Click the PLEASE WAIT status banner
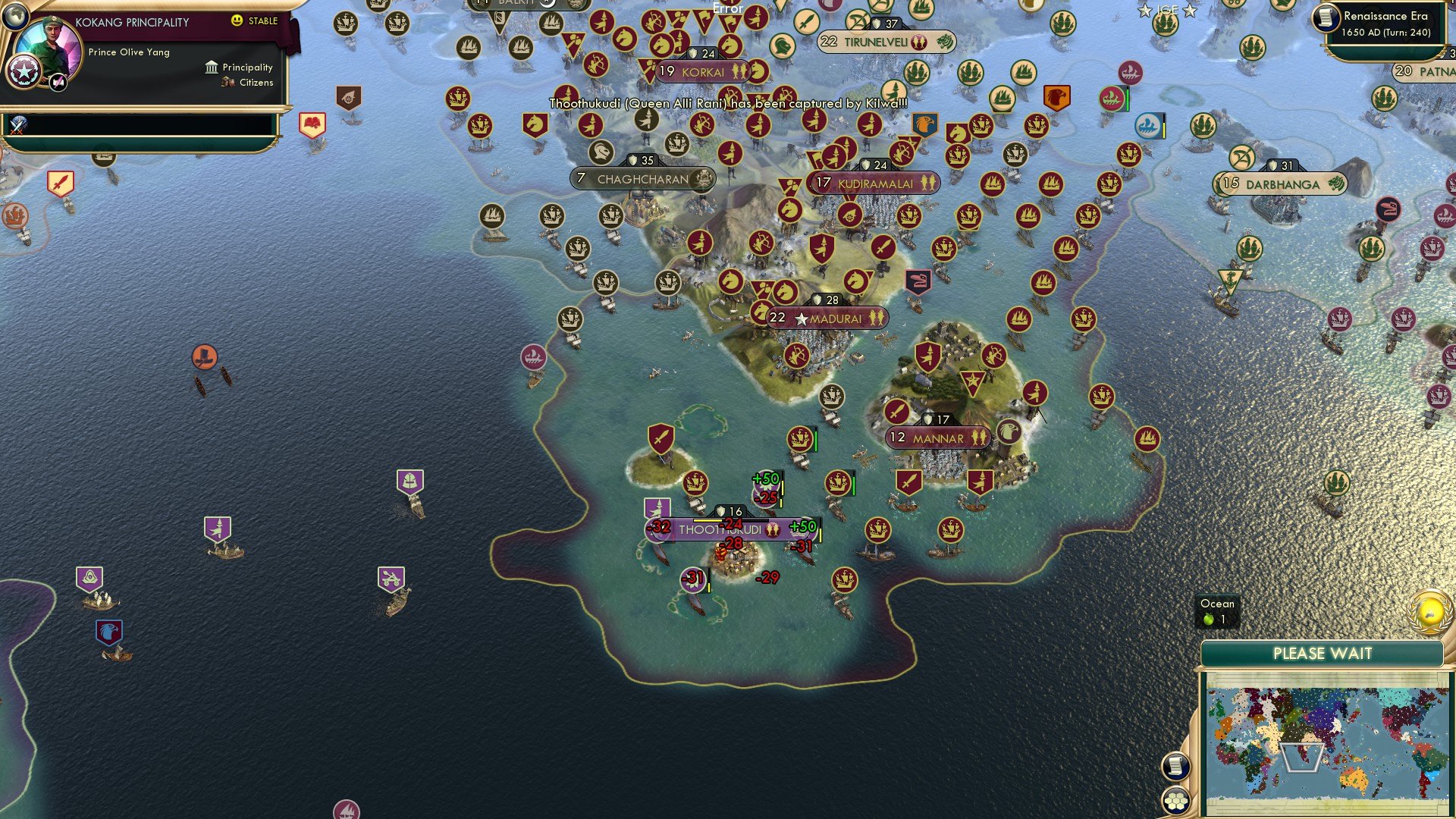 pyautogui.click(x=1323, y=653)
